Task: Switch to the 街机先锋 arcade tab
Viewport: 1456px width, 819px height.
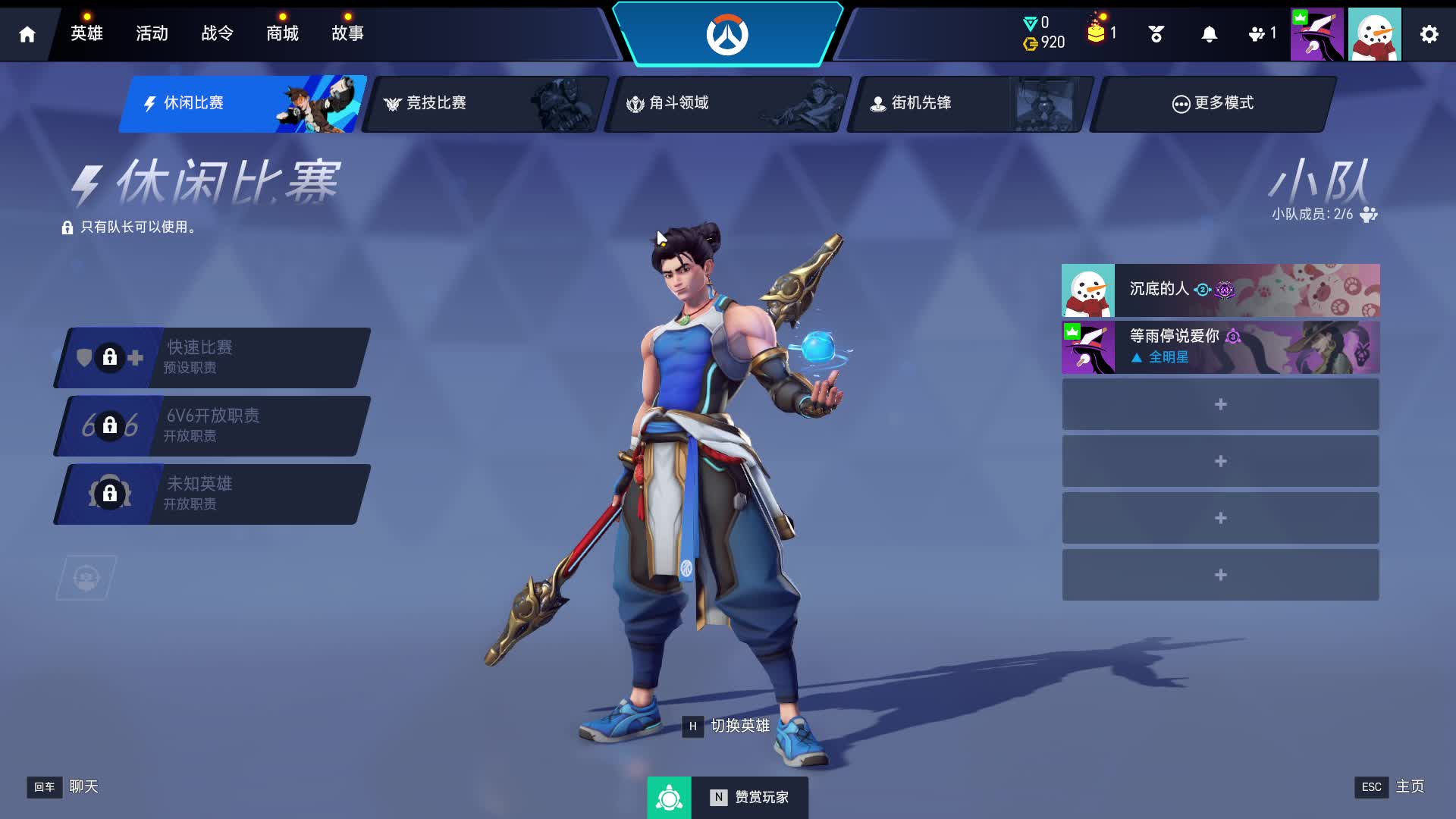Action: [x=969, y=104]
